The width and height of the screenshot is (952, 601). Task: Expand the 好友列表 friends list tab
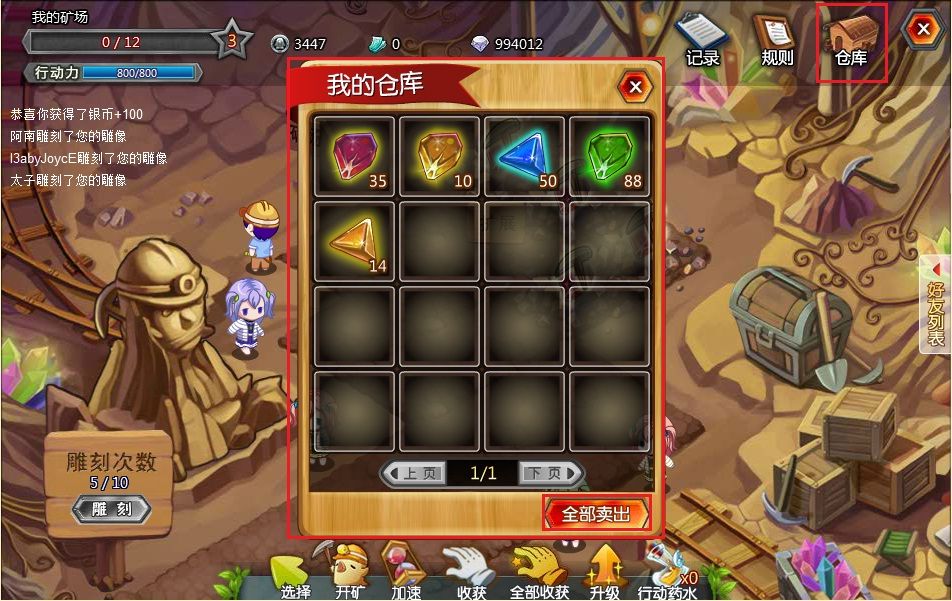tap(936, 301)
